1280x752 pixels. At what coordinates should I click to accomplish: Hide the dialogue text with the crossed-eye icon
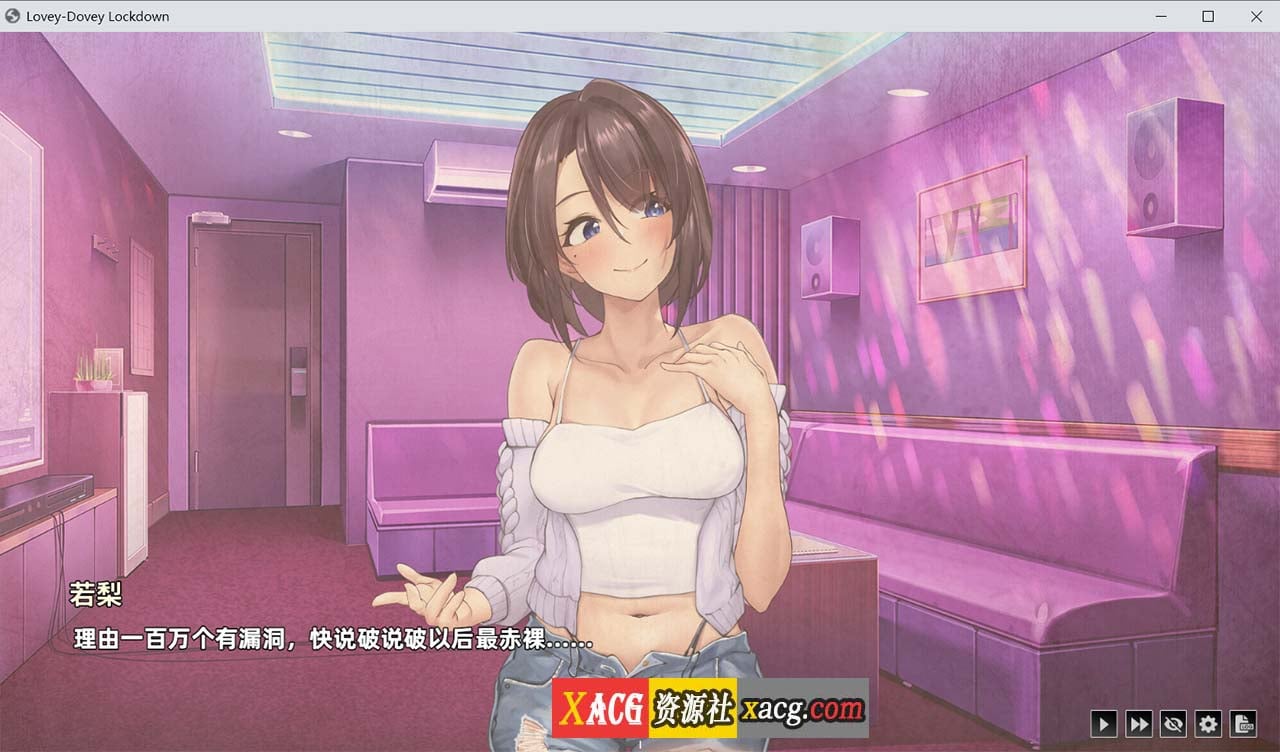click(x=1173, y=723)
